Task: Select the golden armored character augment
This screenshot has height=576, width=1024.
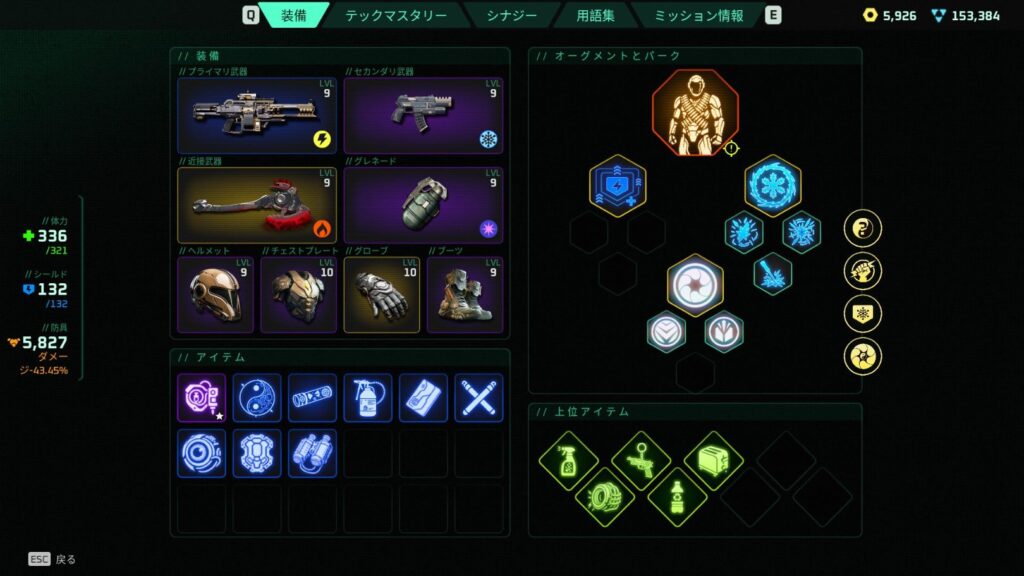Action: click(695, 113)
